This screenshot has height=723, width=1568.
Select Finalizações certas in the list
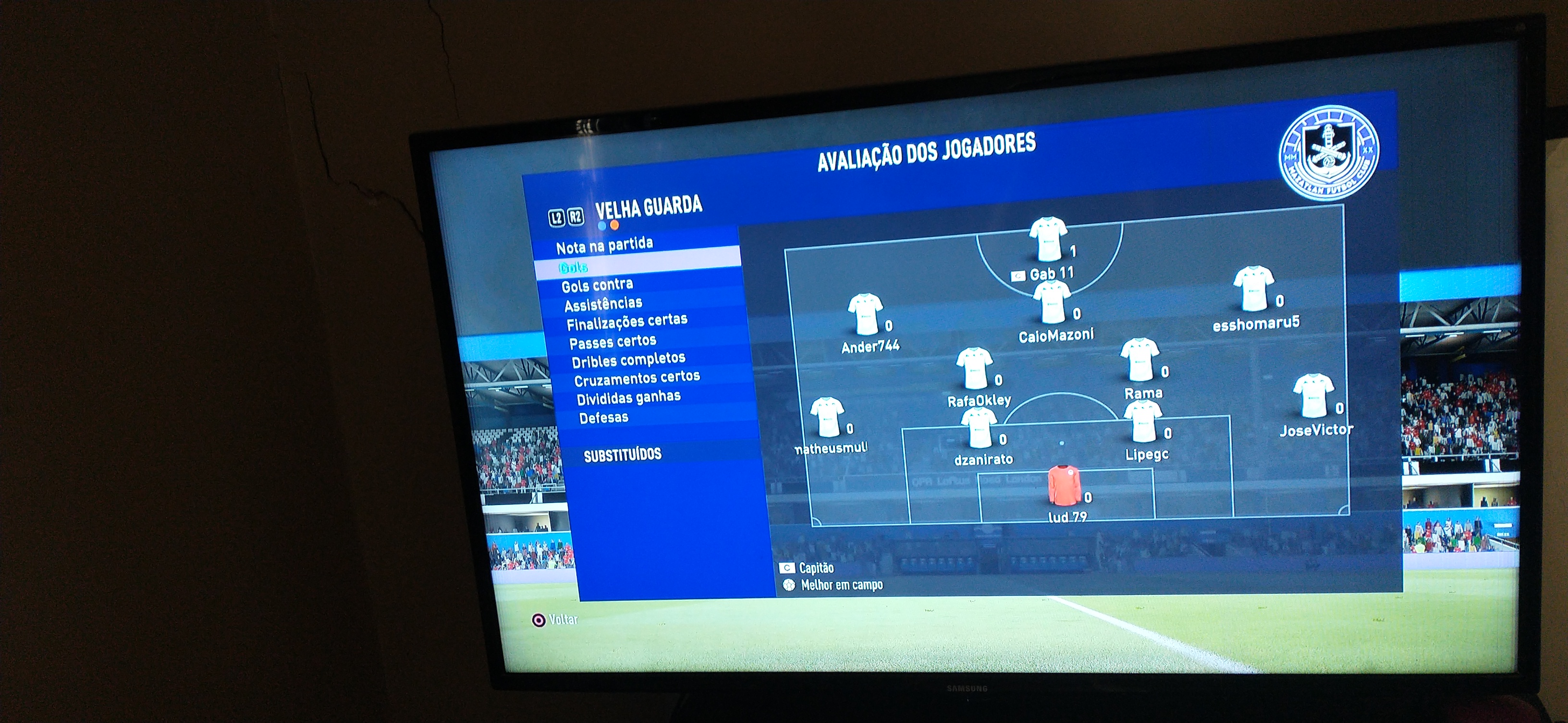tap(626, 321)
